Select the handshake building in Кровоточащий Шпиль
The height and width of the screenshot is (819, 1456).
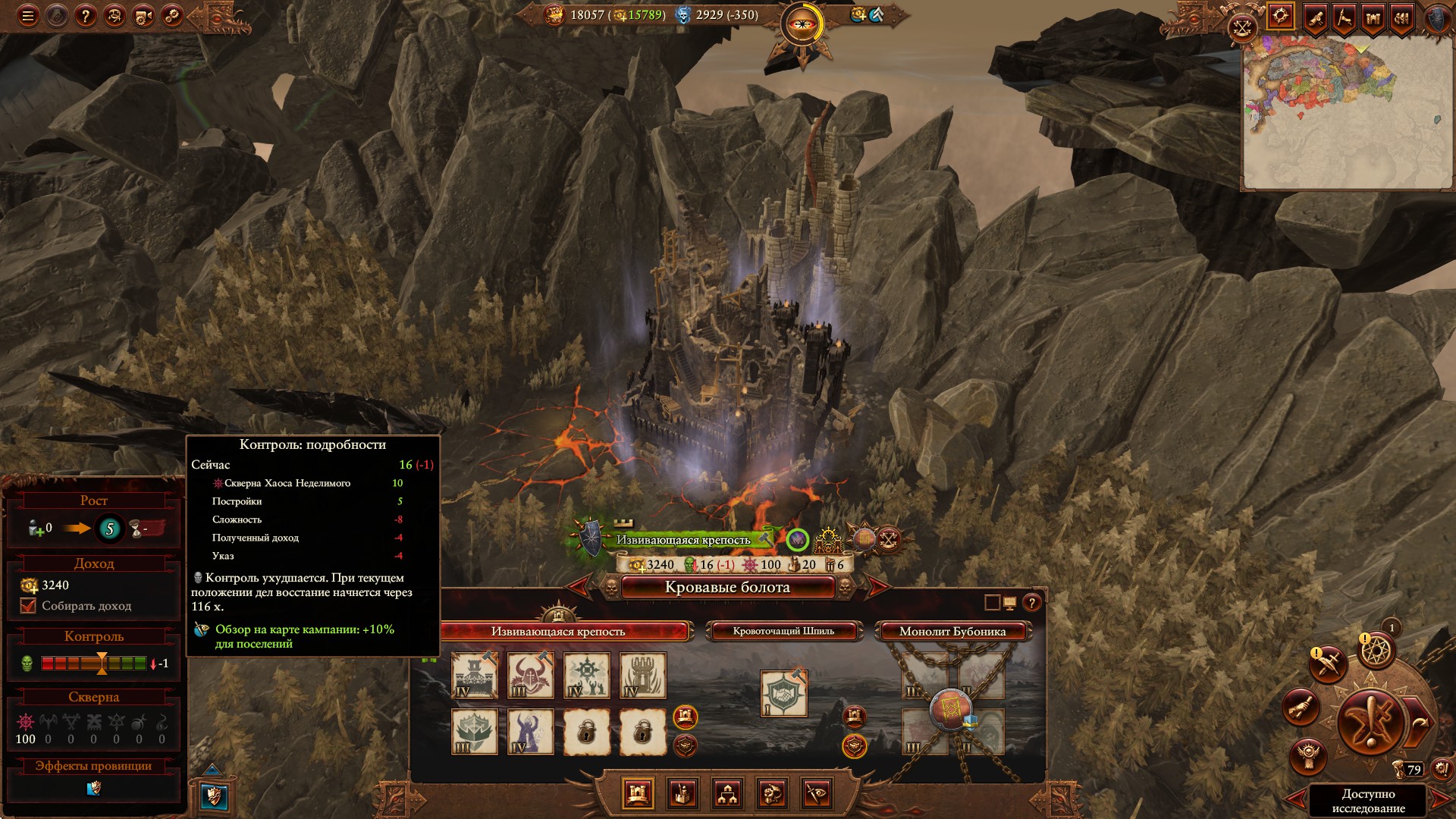pos(783,694)
